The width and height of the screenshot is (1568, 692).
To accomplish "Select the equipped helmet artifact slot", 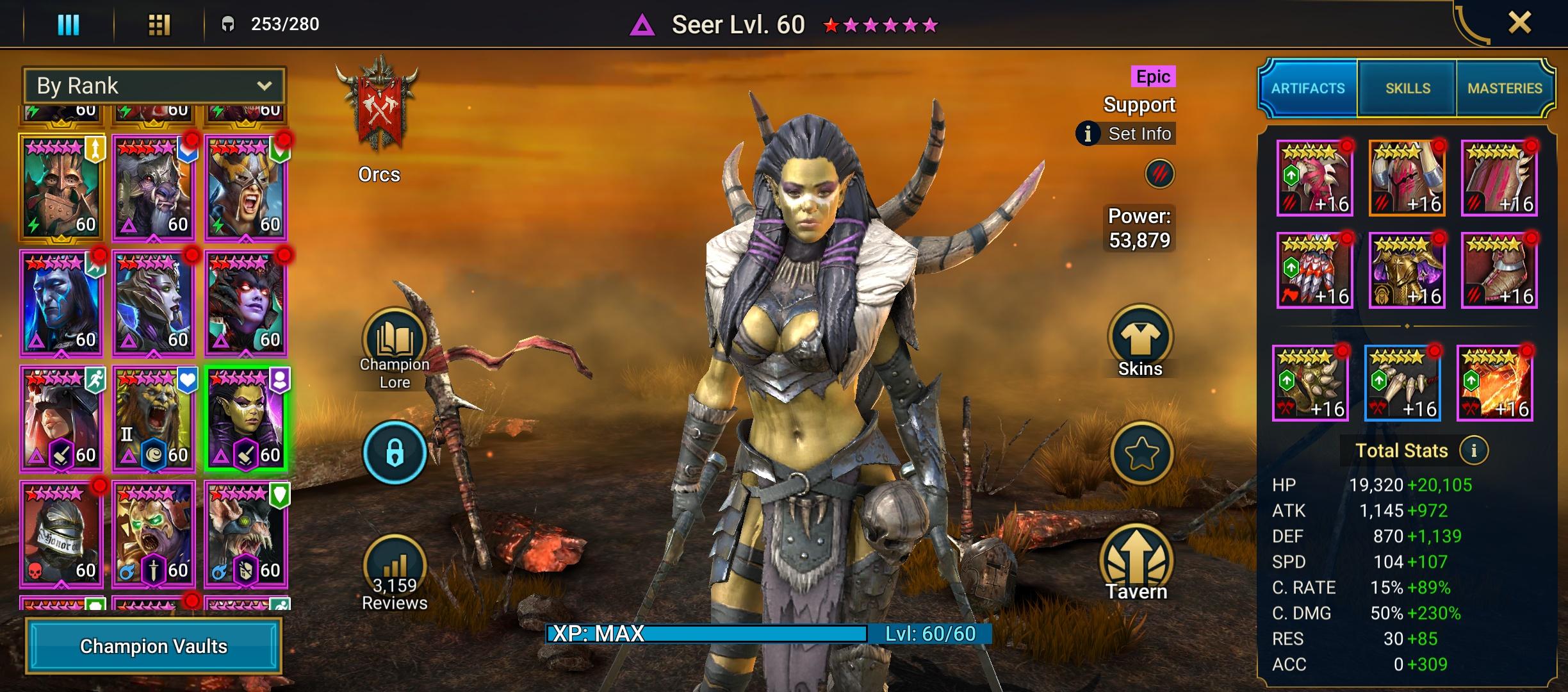I will [x=1407, y=178].
